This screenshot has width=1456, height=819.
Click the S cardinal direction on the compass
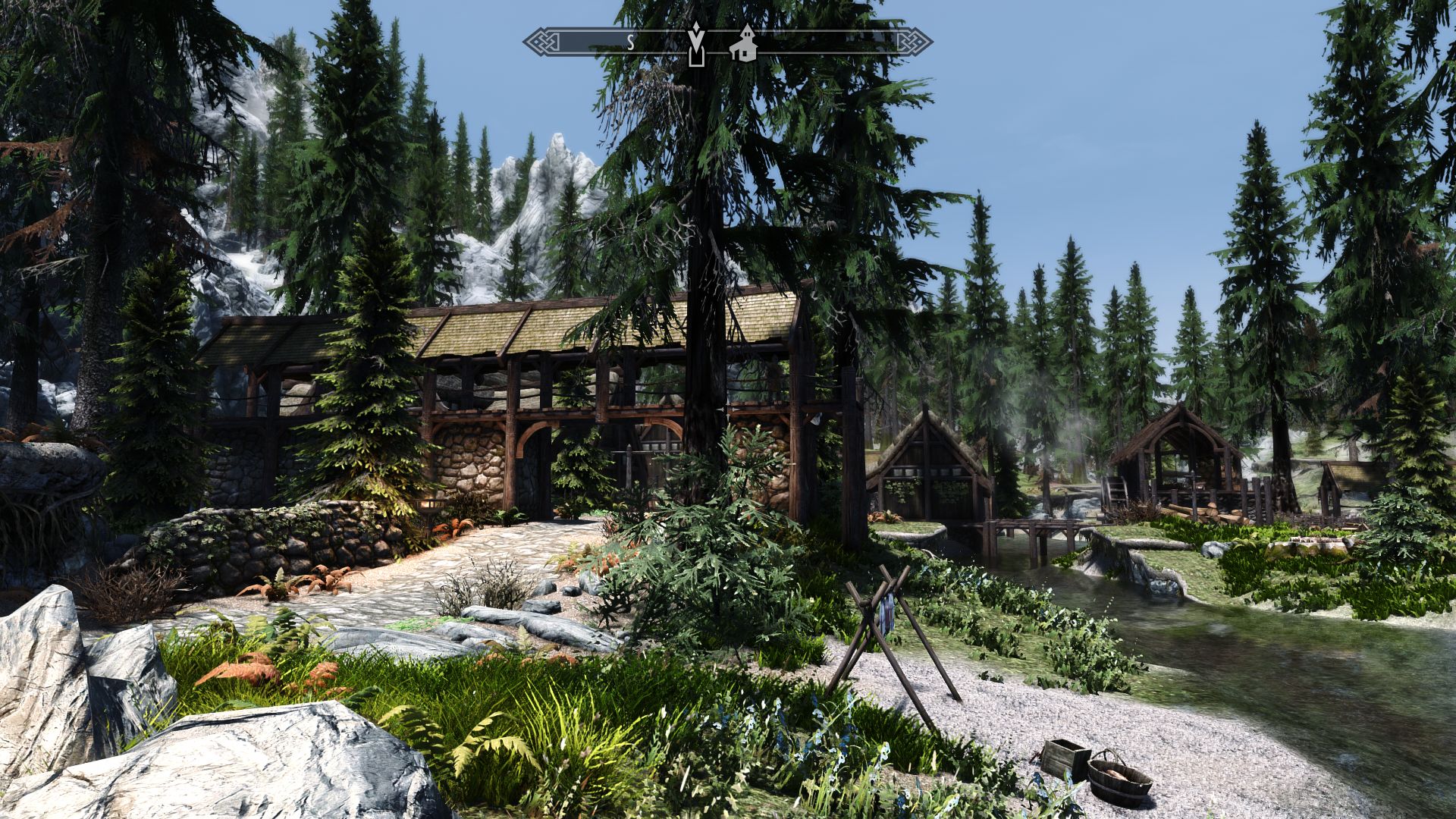(x=631, y=43)
